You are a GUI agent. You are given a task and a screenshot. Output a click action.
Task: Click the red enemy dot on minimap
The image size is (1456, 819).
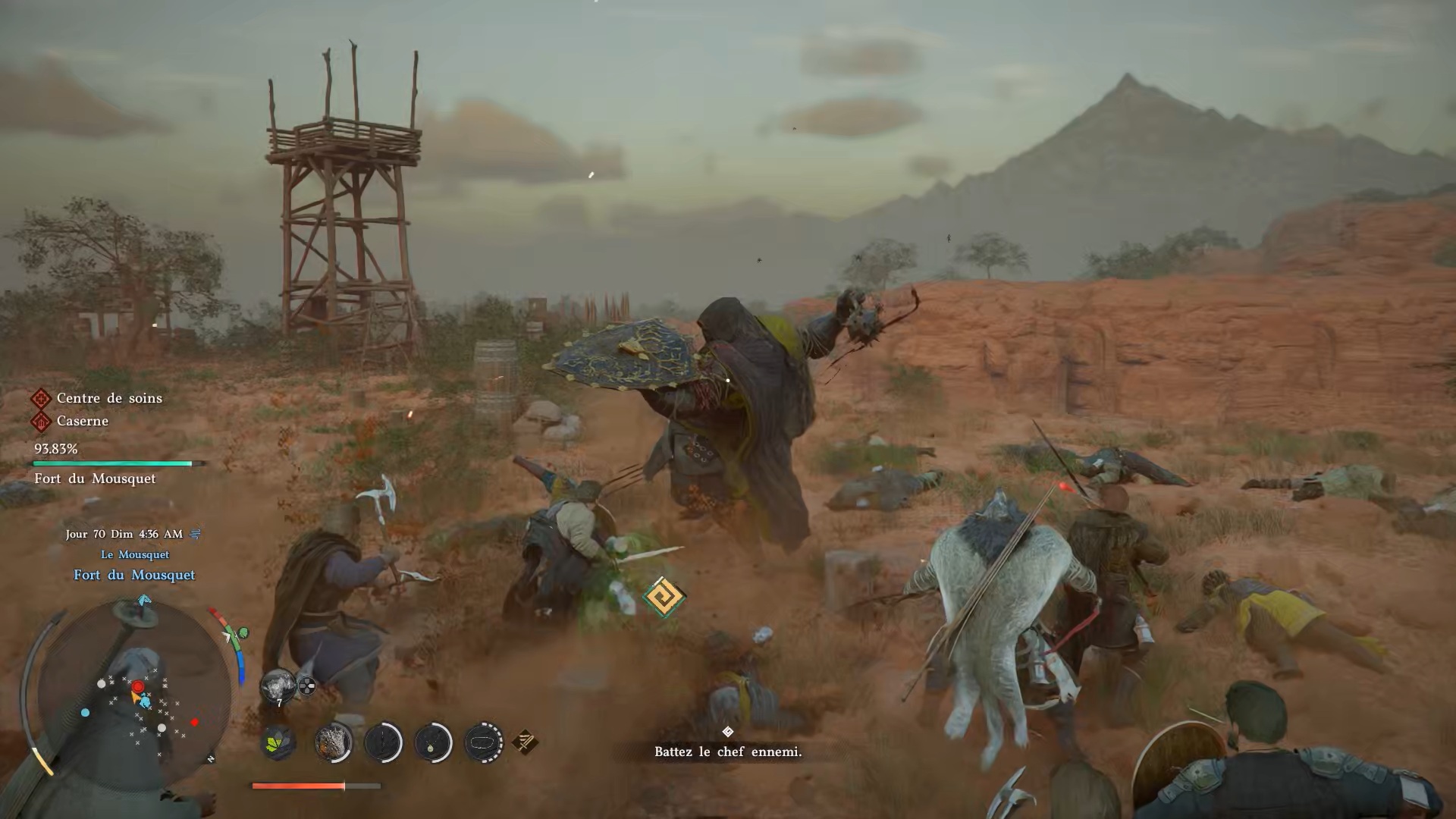click(195, 722)
